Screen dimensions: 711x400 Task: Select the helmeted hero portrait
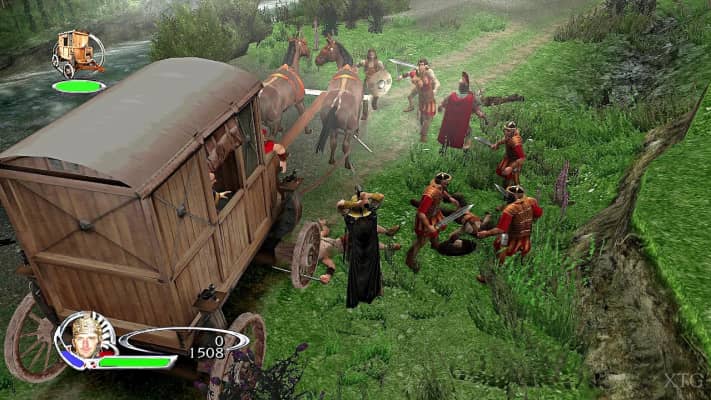click(85, 337)
